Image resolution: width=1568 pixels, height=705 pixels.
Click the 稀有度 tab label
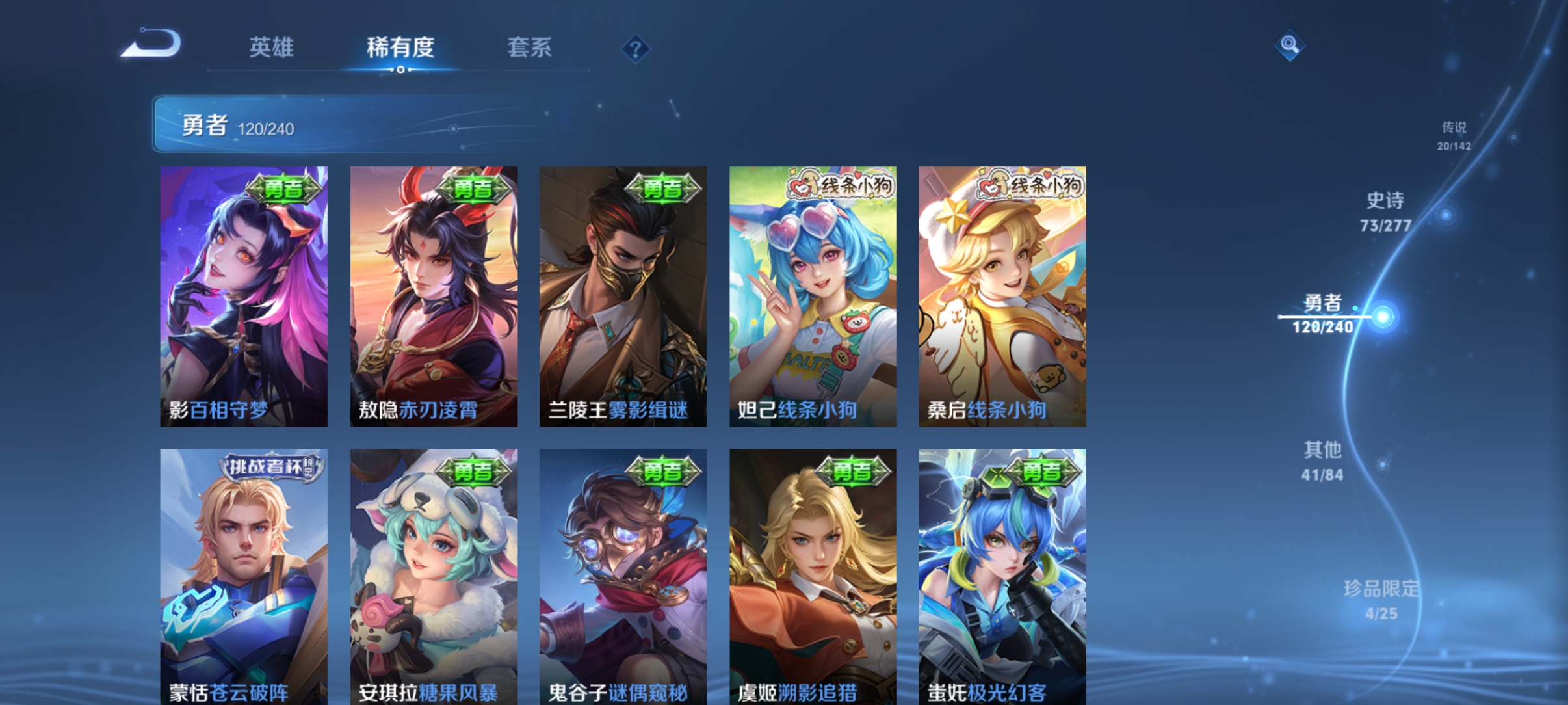399,48
